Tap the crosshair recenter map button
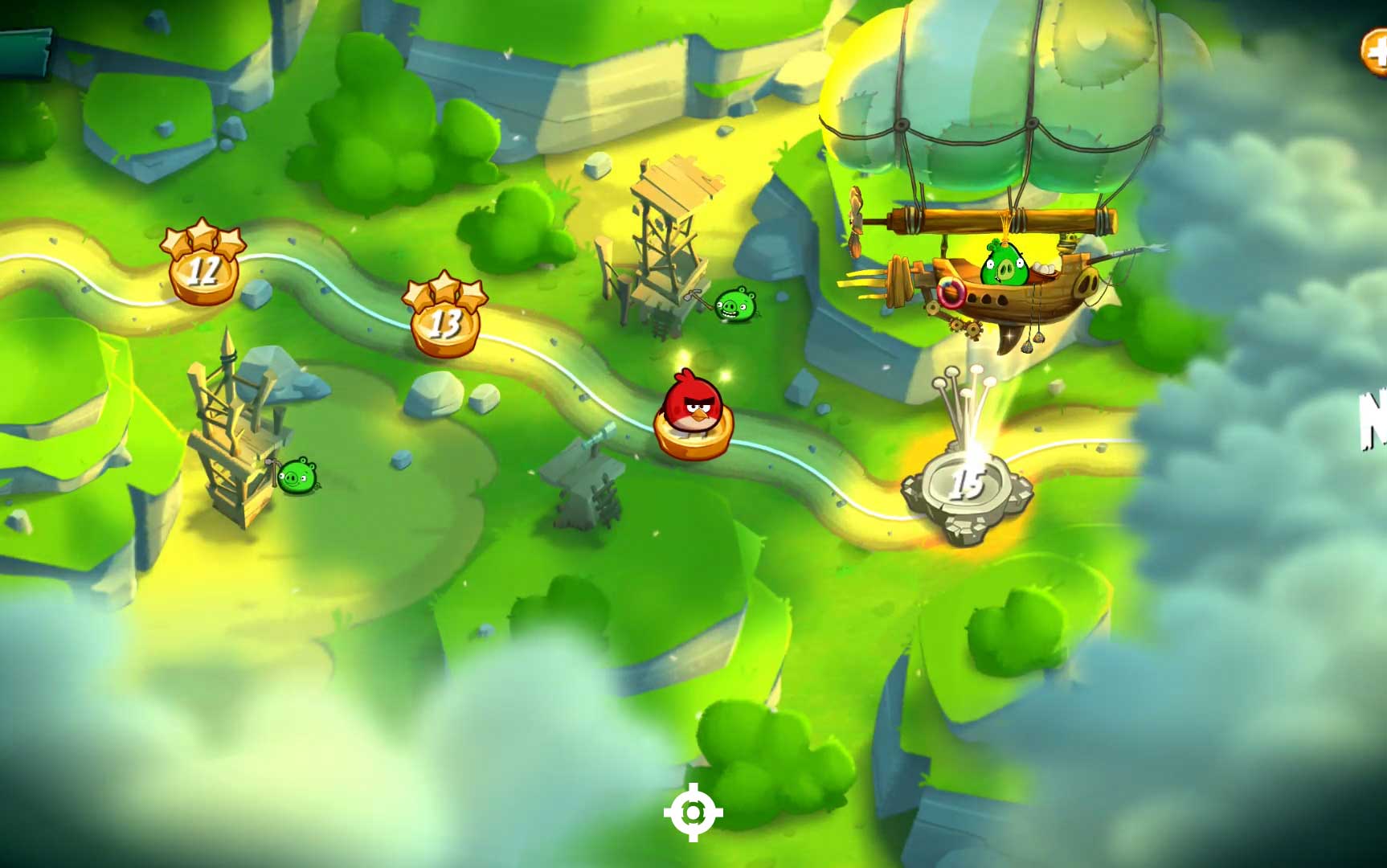1387x868 pixels. point(693,813)
